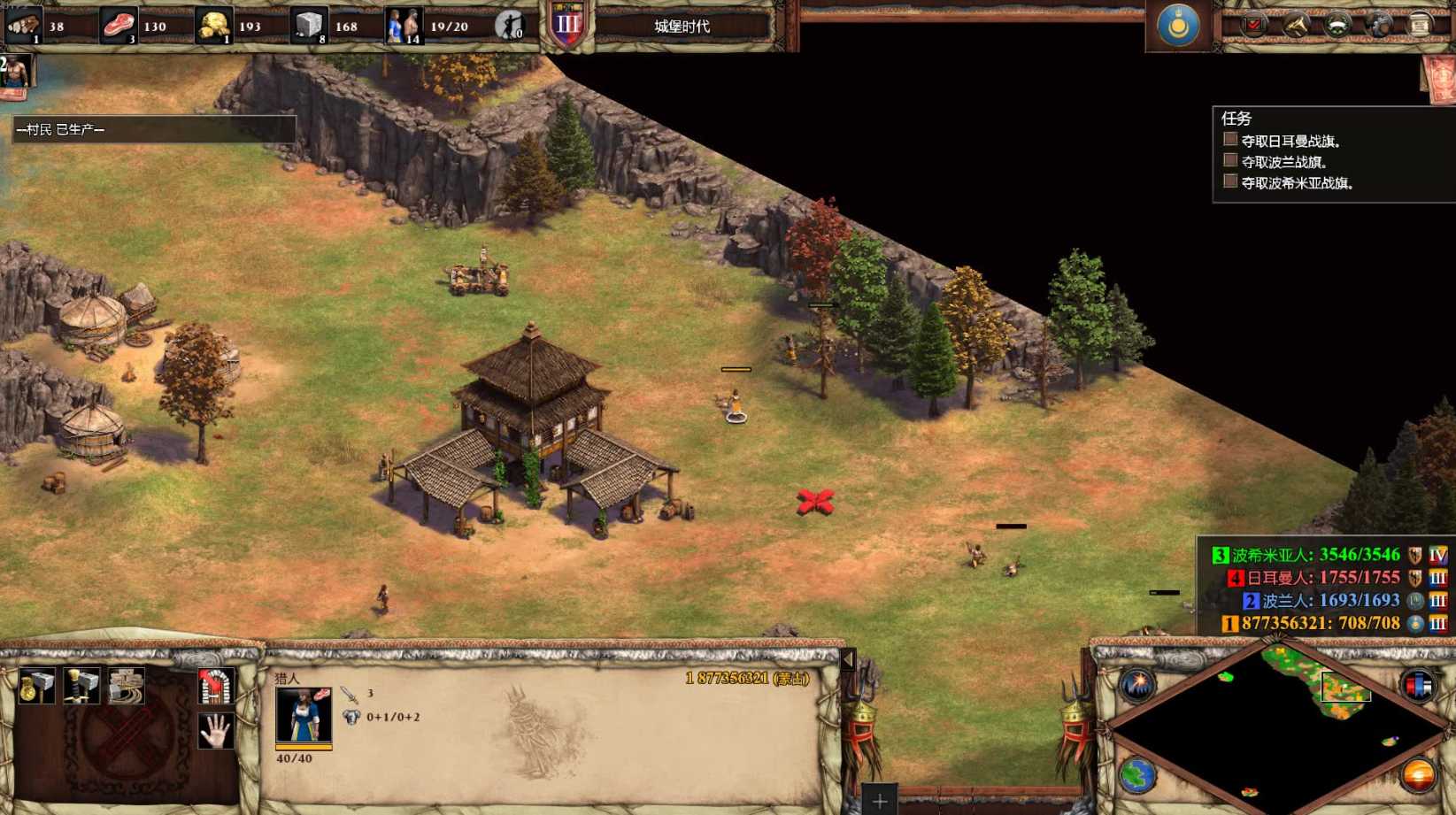Open the economic buildings menu with hammer and coin
The height and width of the screenshot is (815, 1456).
tap(35, 687)
